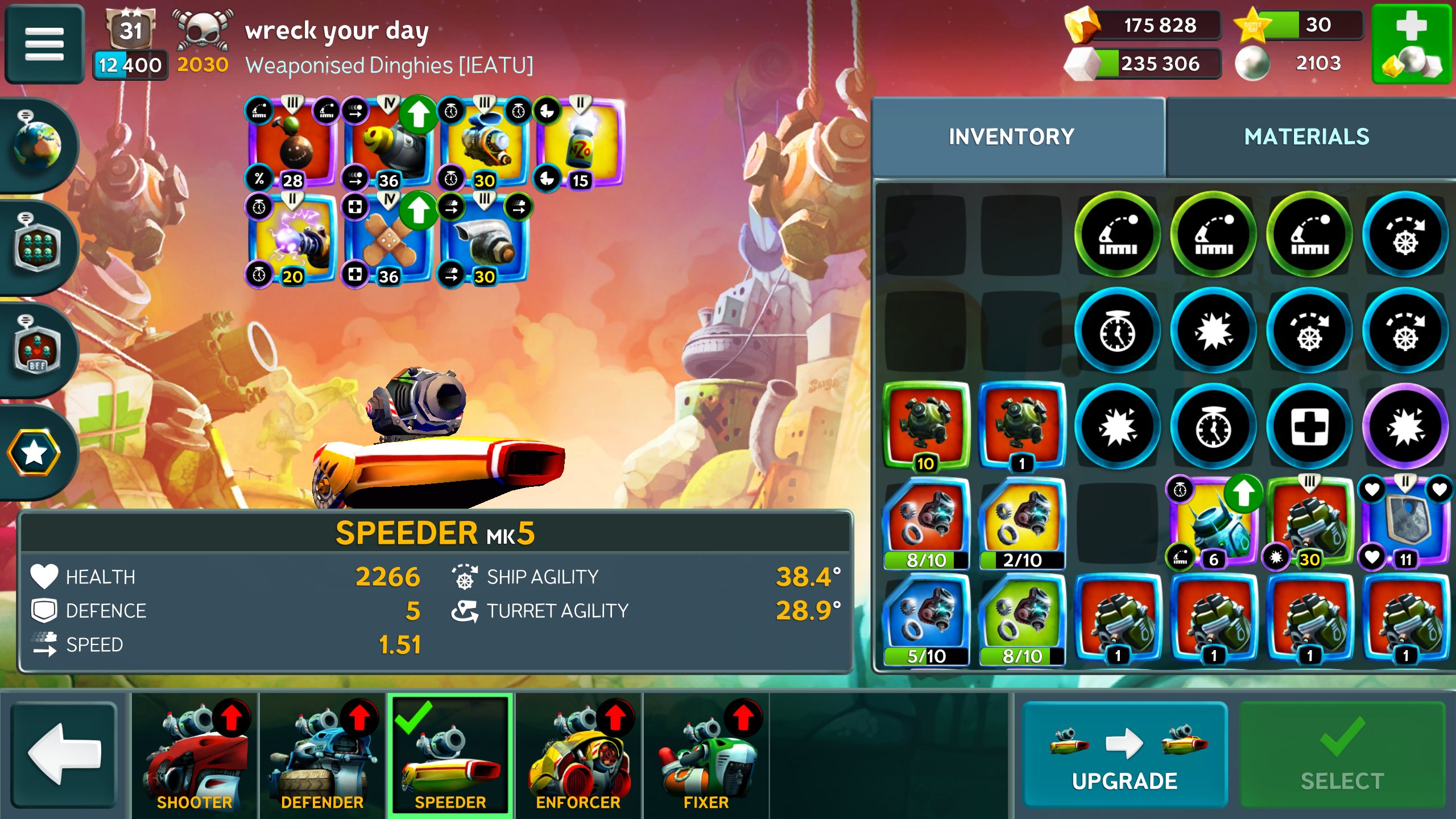Tap the Upgrade ship button
The width and height of the screenshot is (1456, 819).
click(x=1124, y=755)
